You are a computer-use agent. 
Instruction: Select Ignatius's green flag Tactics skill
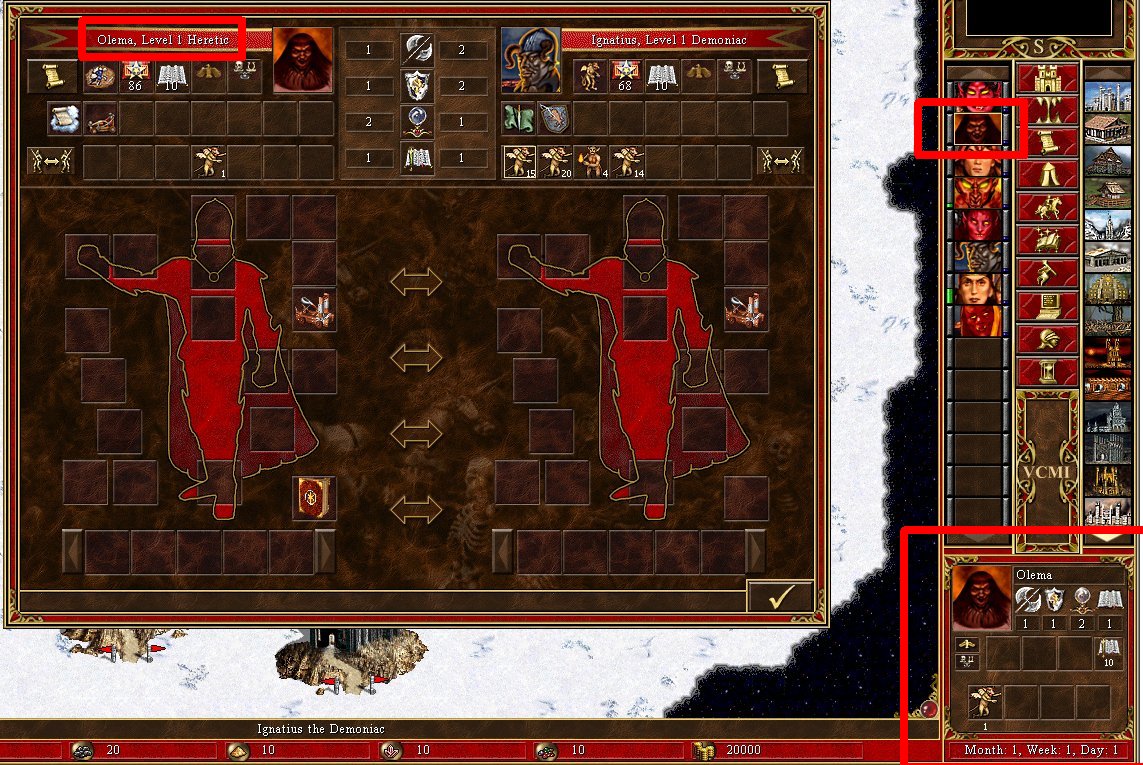[x=519, y=118]
